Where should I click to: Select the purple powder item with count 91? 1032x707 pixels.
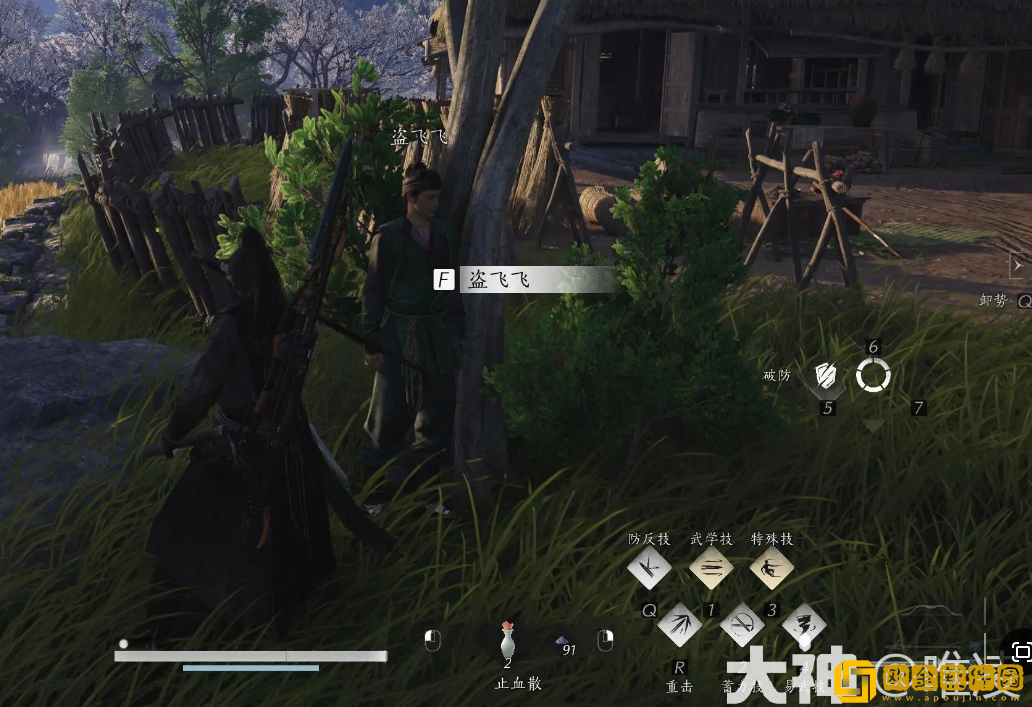point(563,642)
